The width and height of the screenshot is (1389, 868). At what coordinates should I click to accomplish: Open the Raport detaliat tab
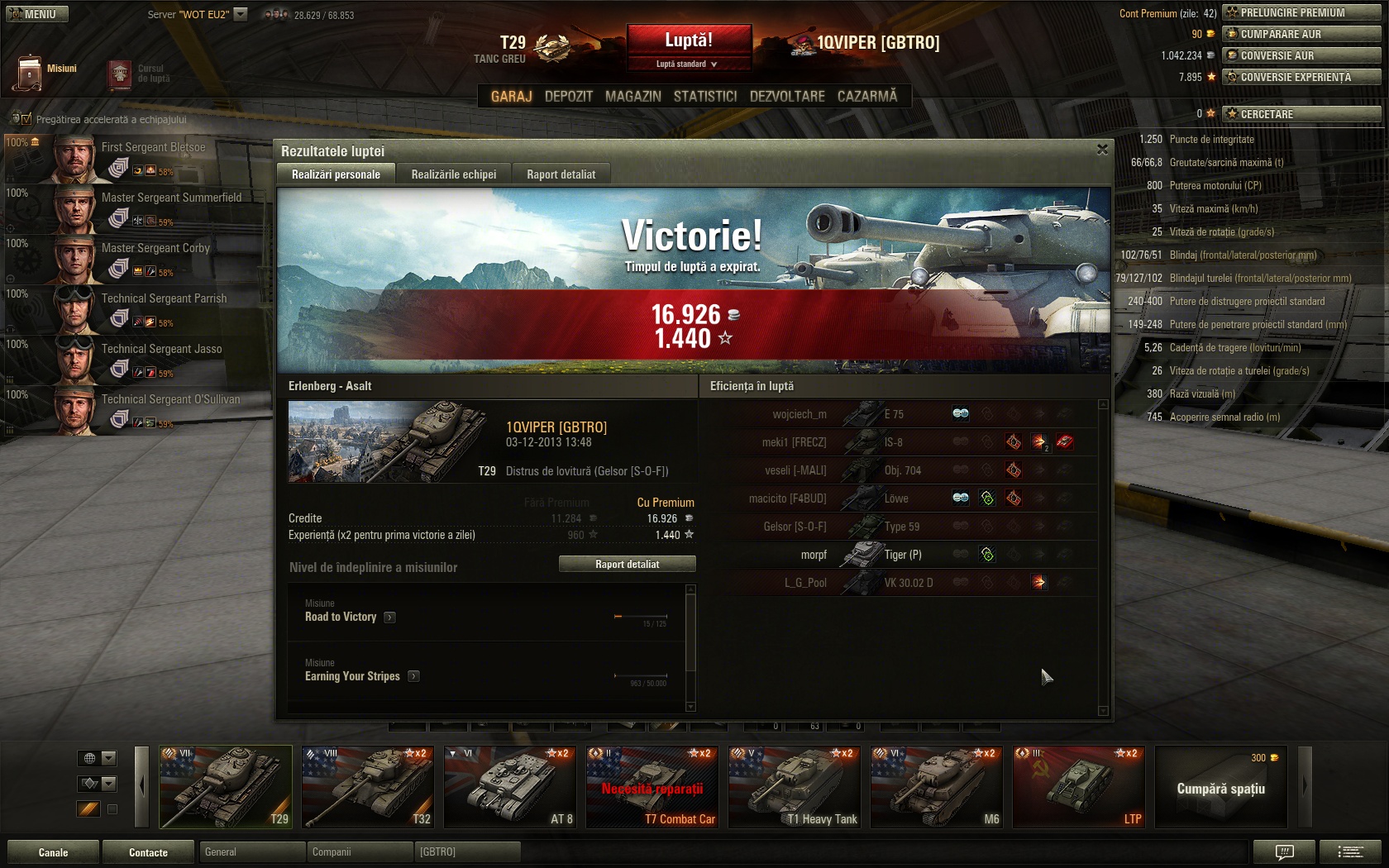point(561,174)
